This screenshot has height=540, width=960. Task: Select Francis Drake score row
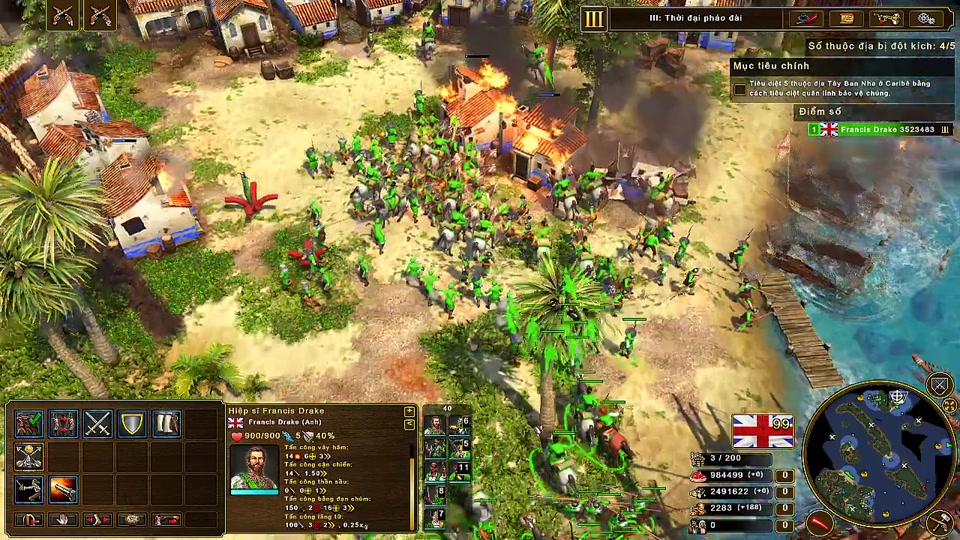(880, 129)
